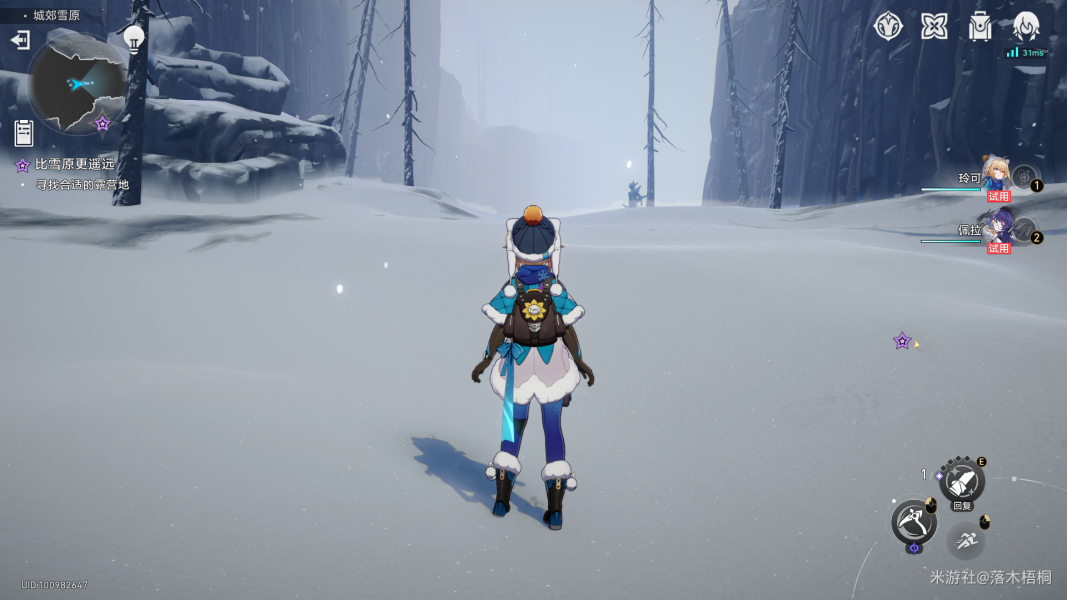
Task: Trigger the pickaxe basic attack button
Action: [913, 521]
